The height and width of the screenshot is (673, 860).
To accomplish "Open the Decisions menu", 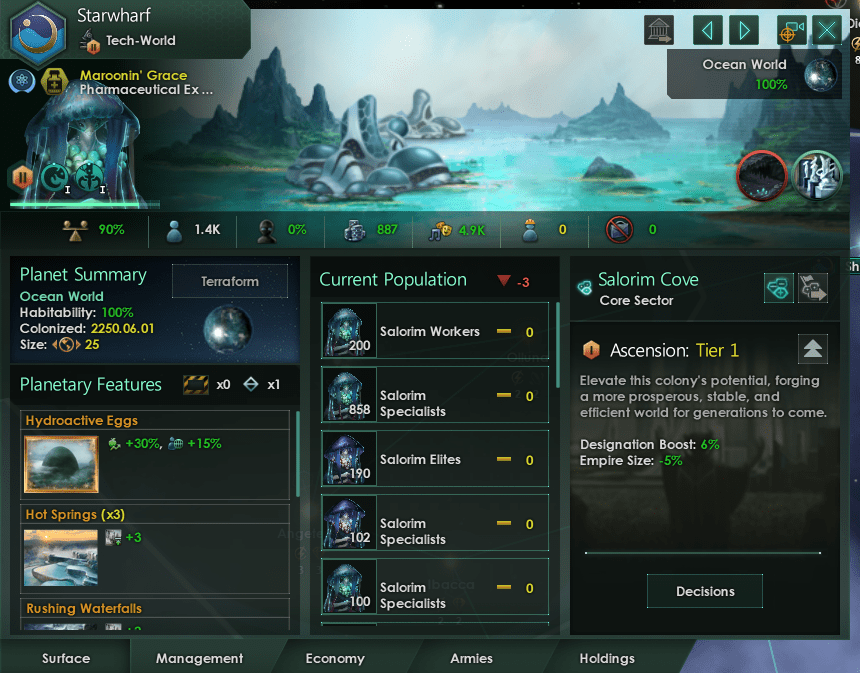I will click(x=705, y=591).
